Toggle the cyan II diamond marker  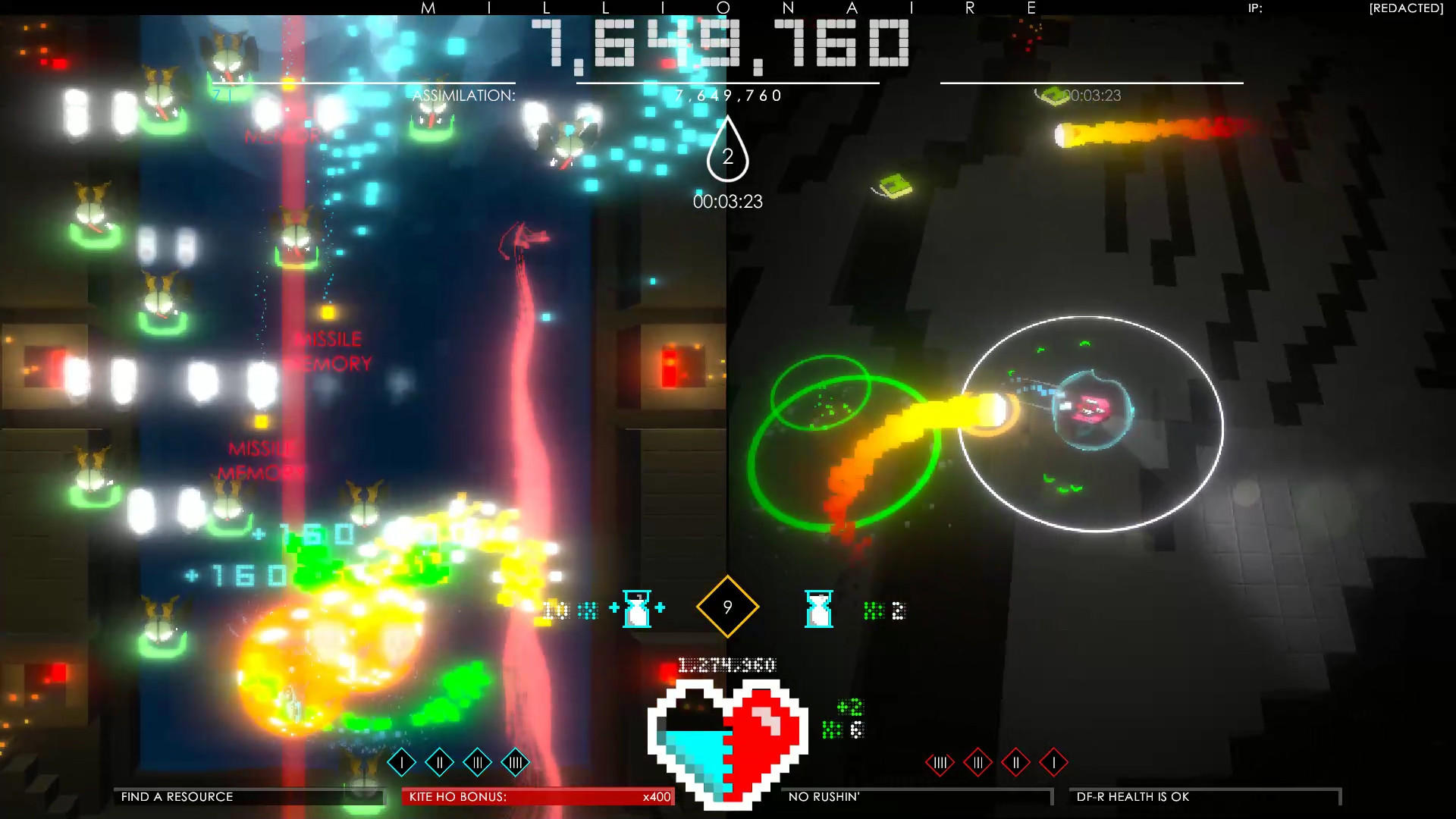pyautogui.click(x=438, y=761)
